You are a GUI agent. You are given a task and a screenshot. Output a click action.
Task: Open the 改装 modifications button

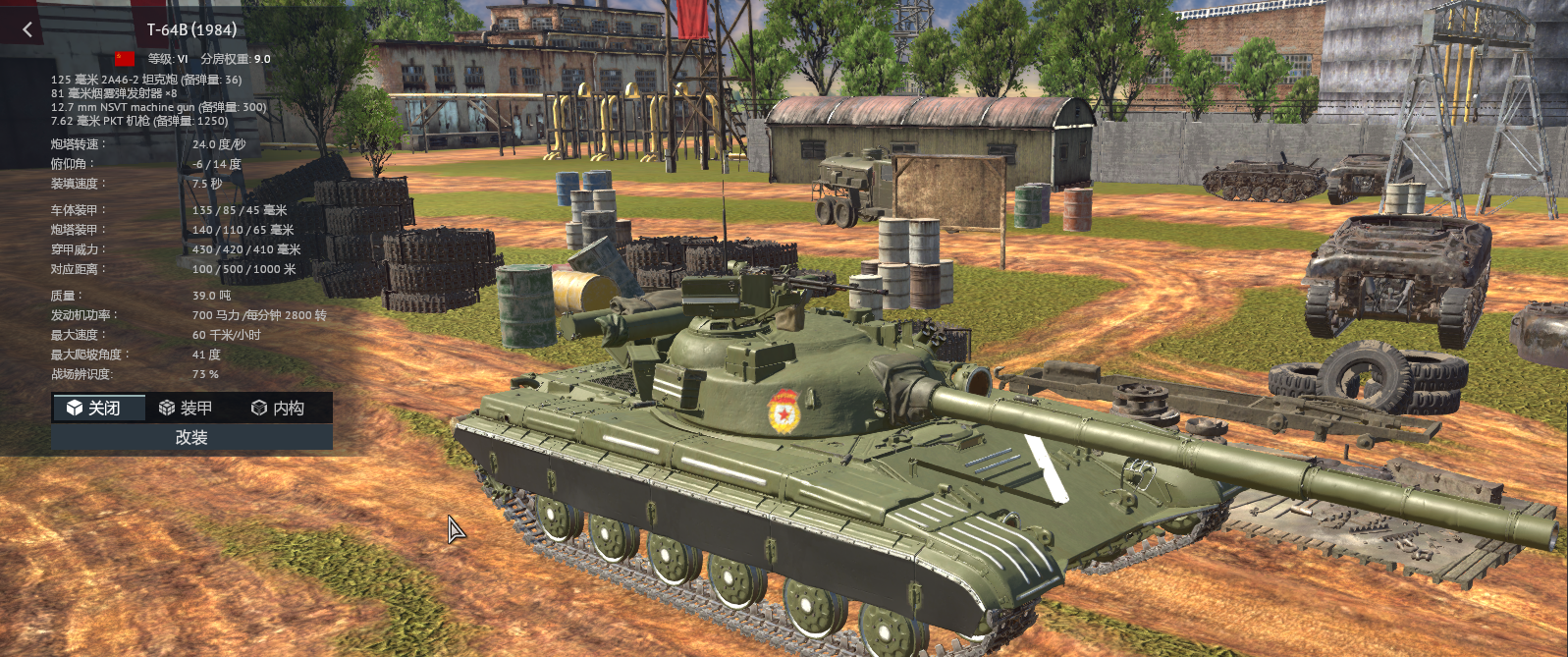click(191, 437)
